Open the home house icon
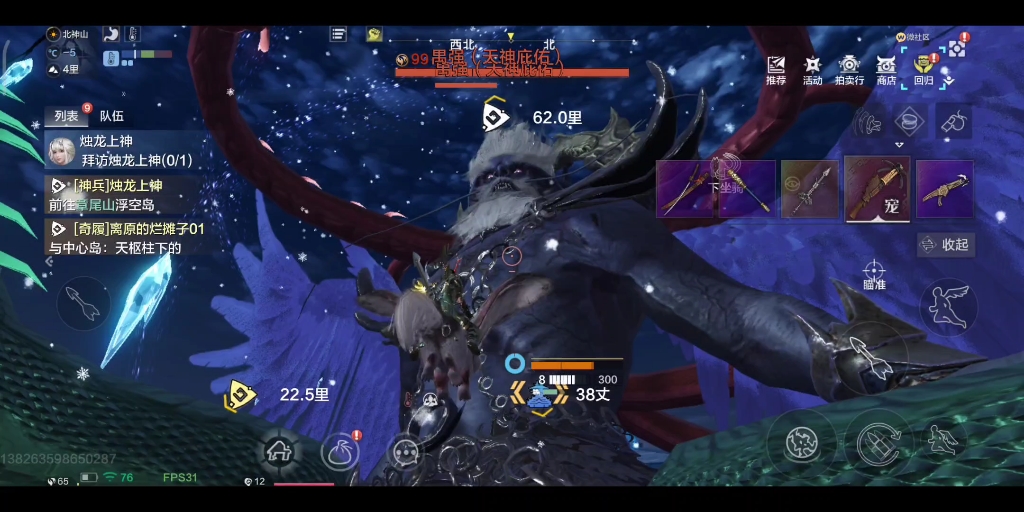The width and height of the screenshot is (1024, 512). [279, 452]
